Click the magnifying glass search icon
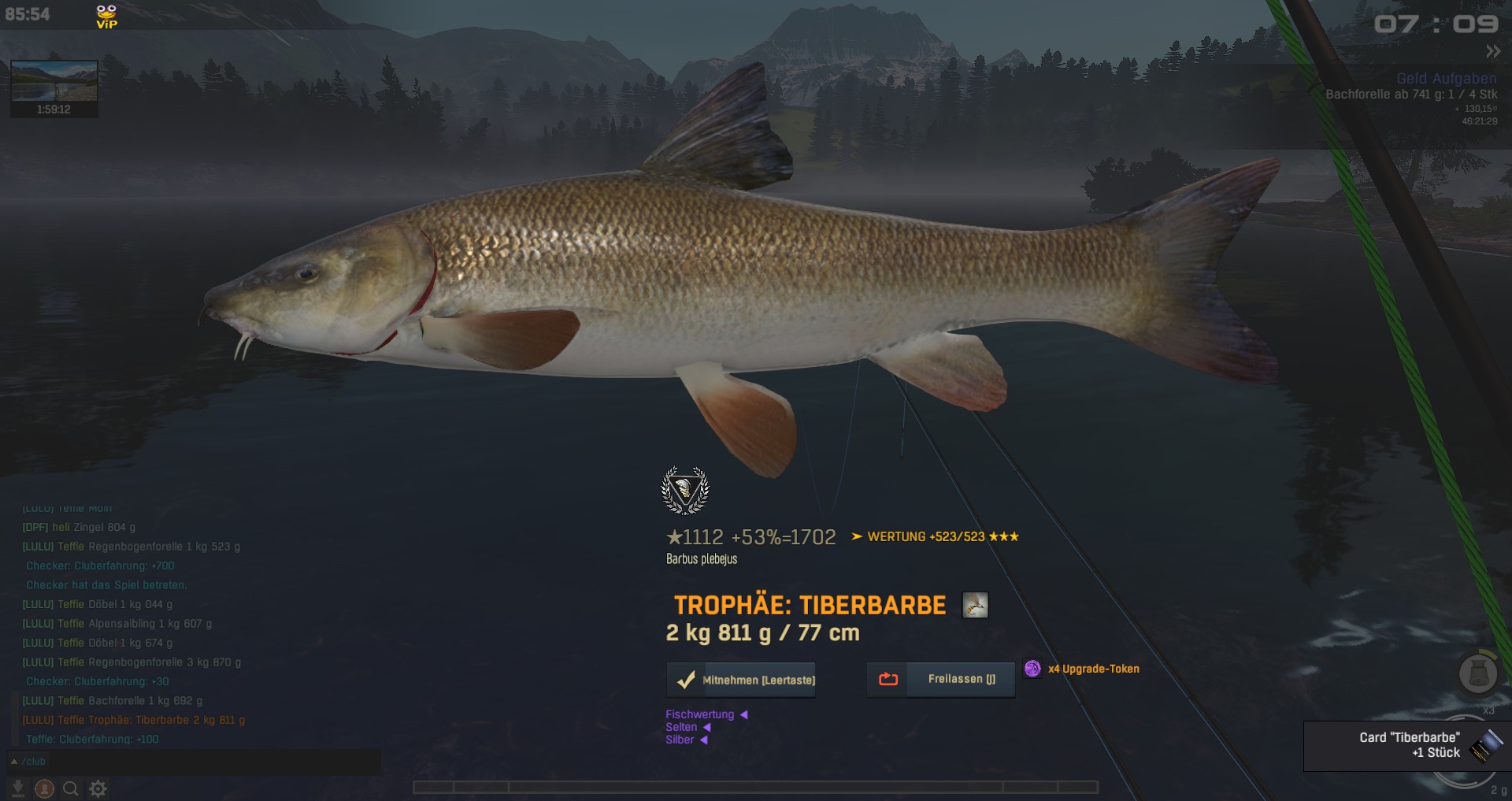Screen dimensions: 1512x801 point(70,788)
